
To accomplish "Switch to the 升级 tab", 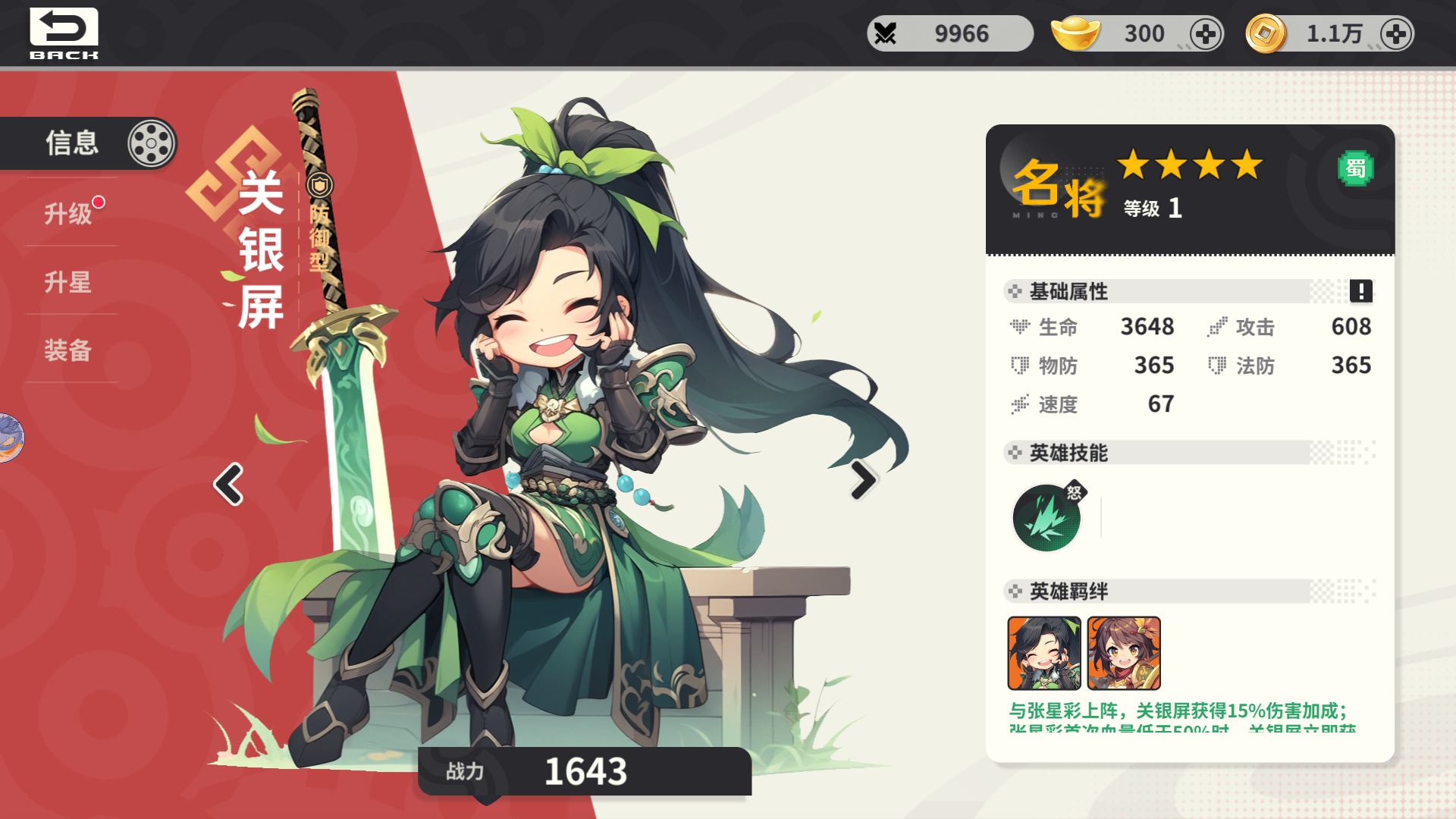I will click(x=67, y=213).
